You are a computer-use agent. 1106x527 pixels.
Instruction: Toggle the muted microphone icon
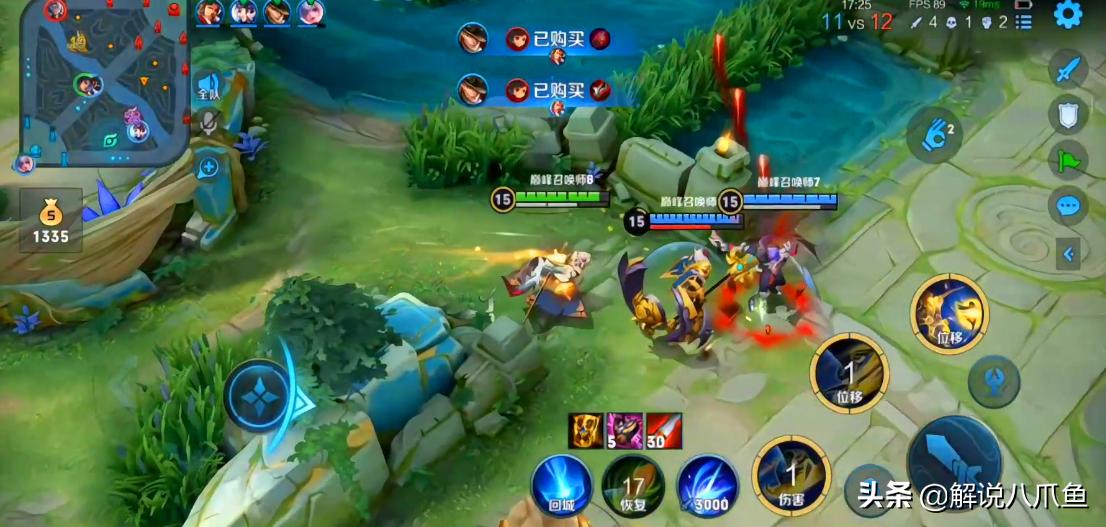pos(208,125)
